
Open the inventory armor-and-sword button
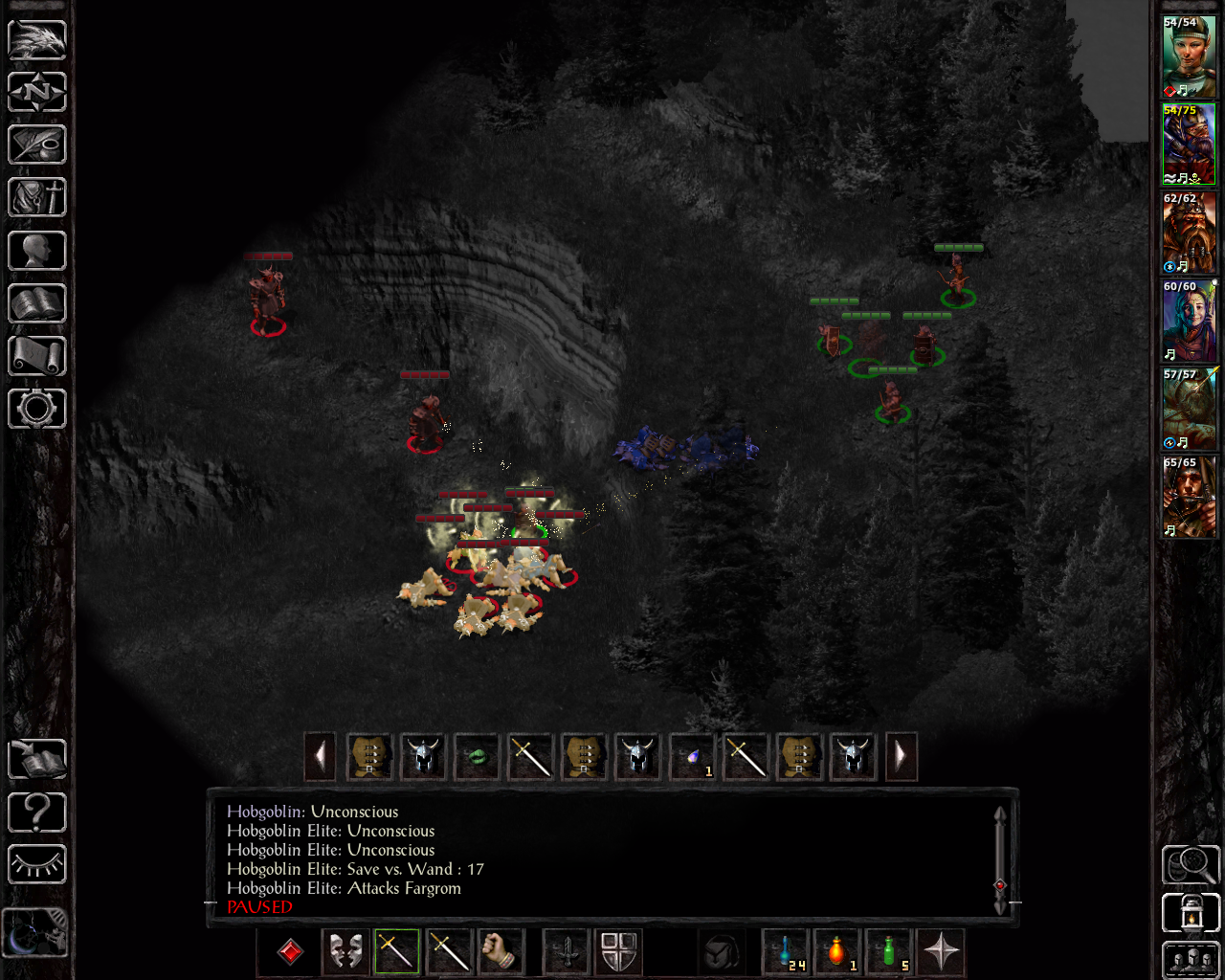click(37, 198)
